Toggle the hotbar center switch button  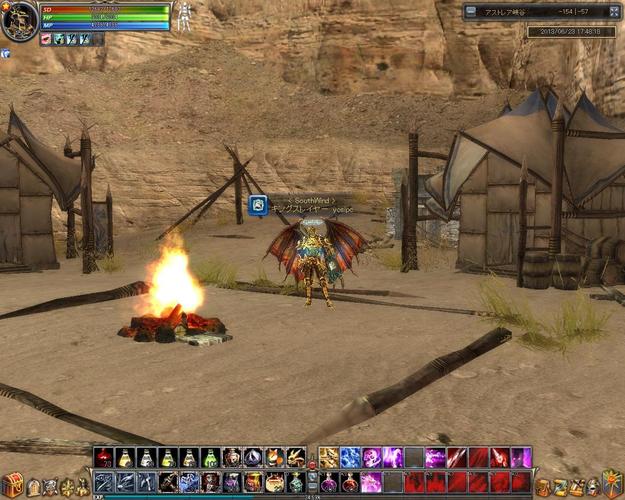[312, 465]
